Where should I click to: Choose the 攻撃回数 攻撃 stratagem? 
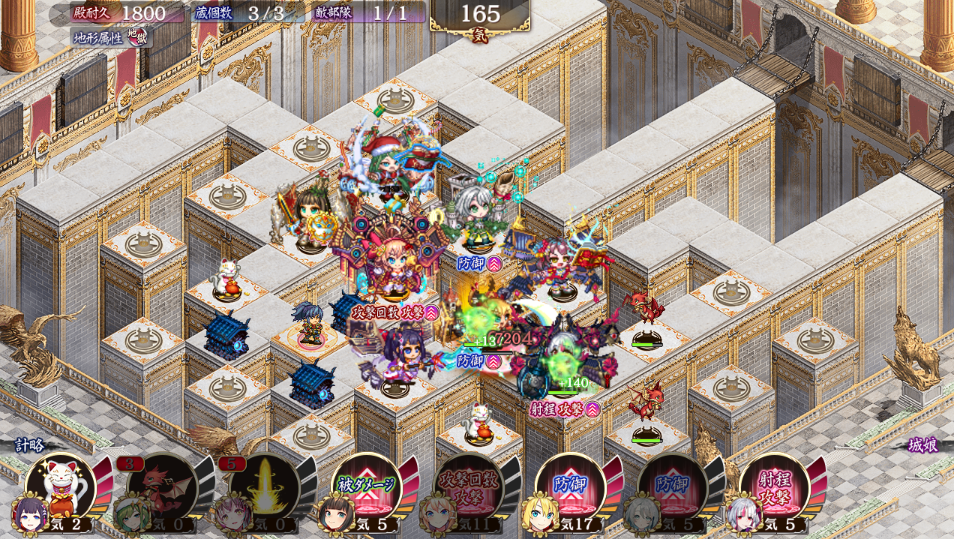pos(468,487)
